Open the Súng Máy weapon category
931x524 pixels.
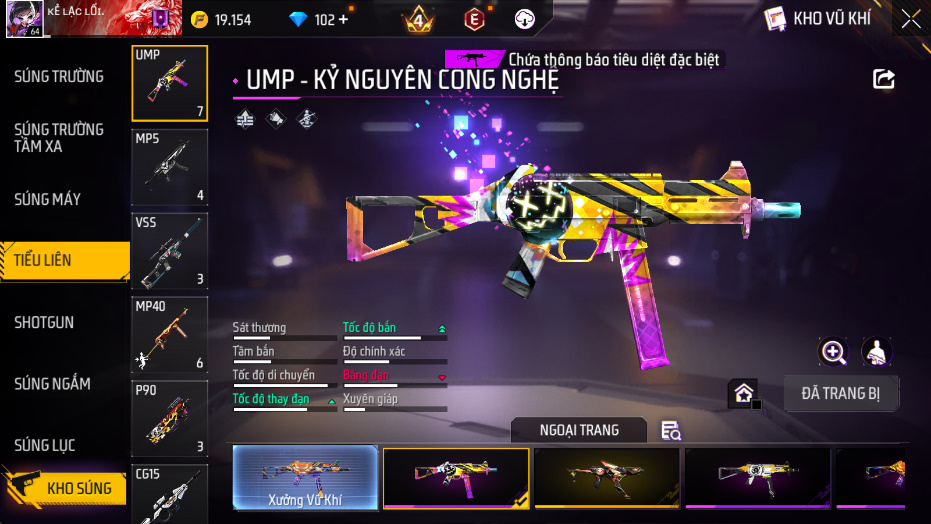(47, 199)
